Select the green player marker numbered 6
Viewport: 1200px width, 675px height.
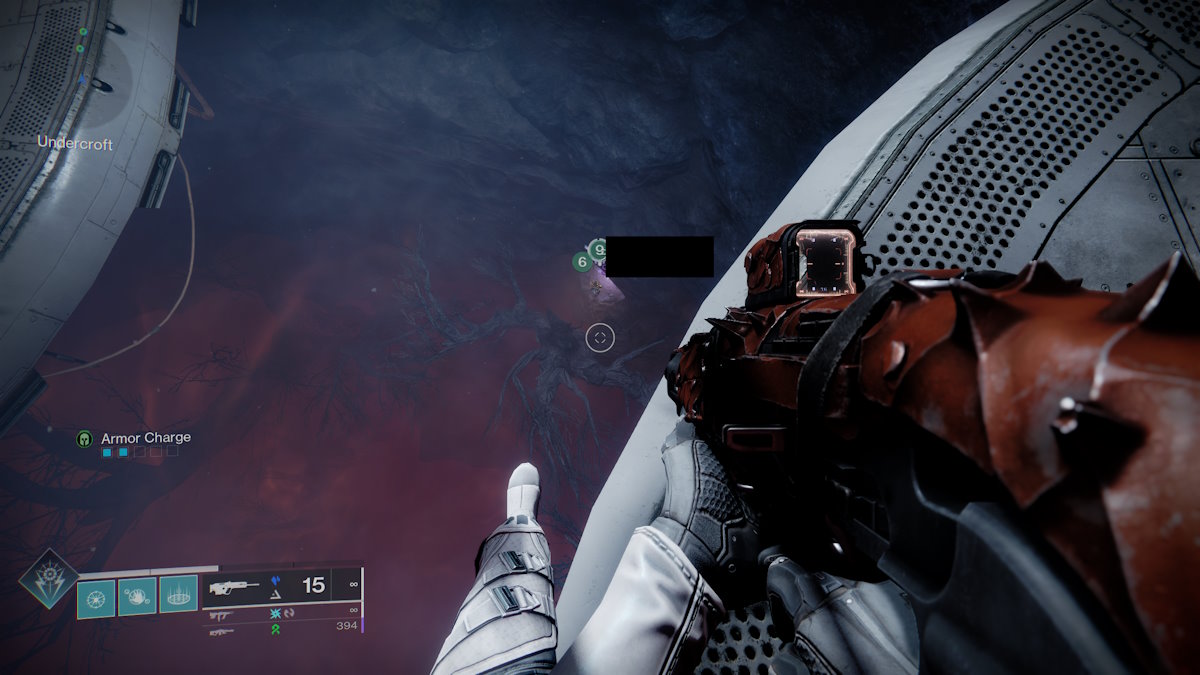(x=581, y=262)
